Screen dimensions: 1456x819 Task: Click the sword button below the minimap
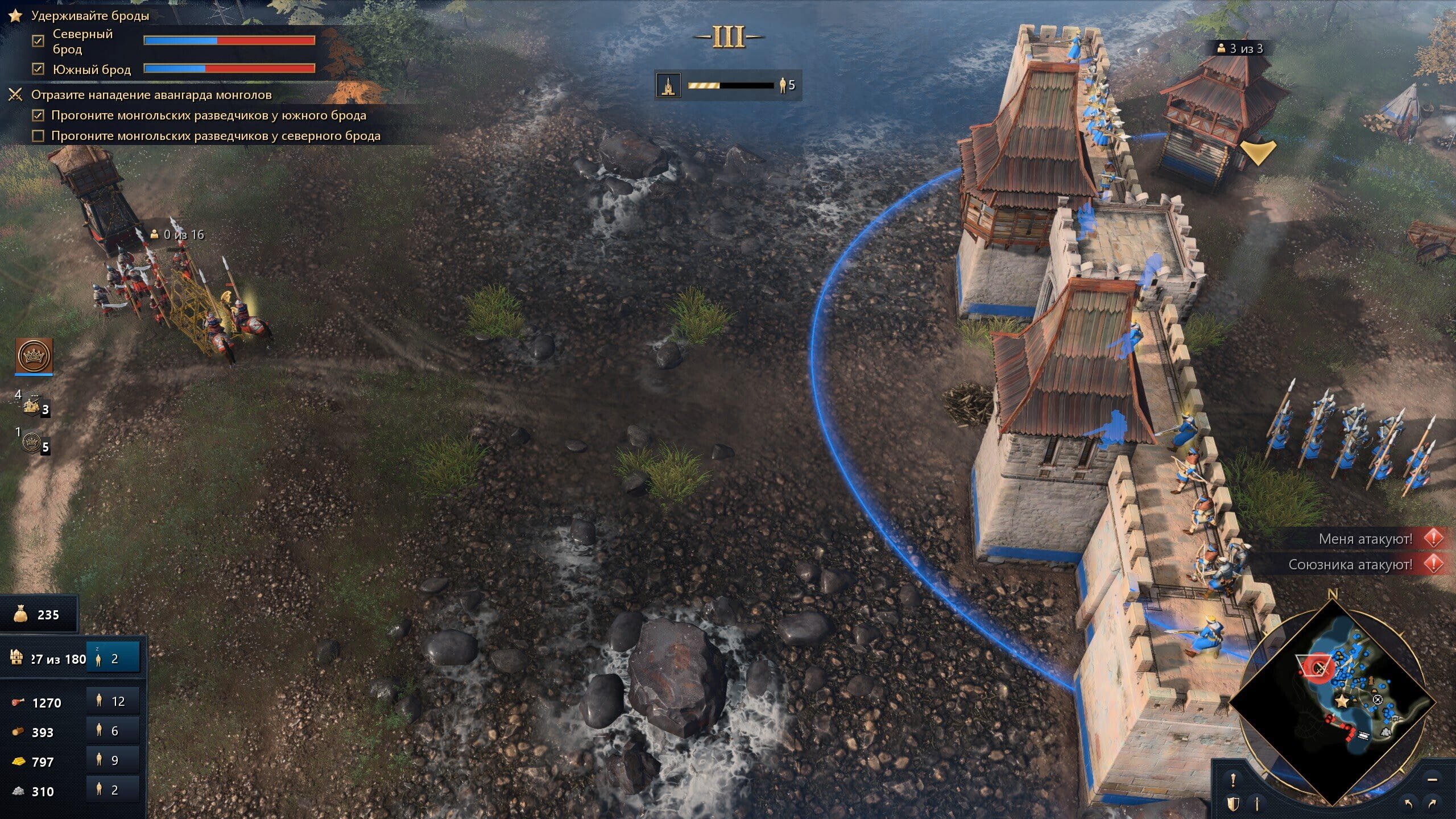(x=1257, y=804)
